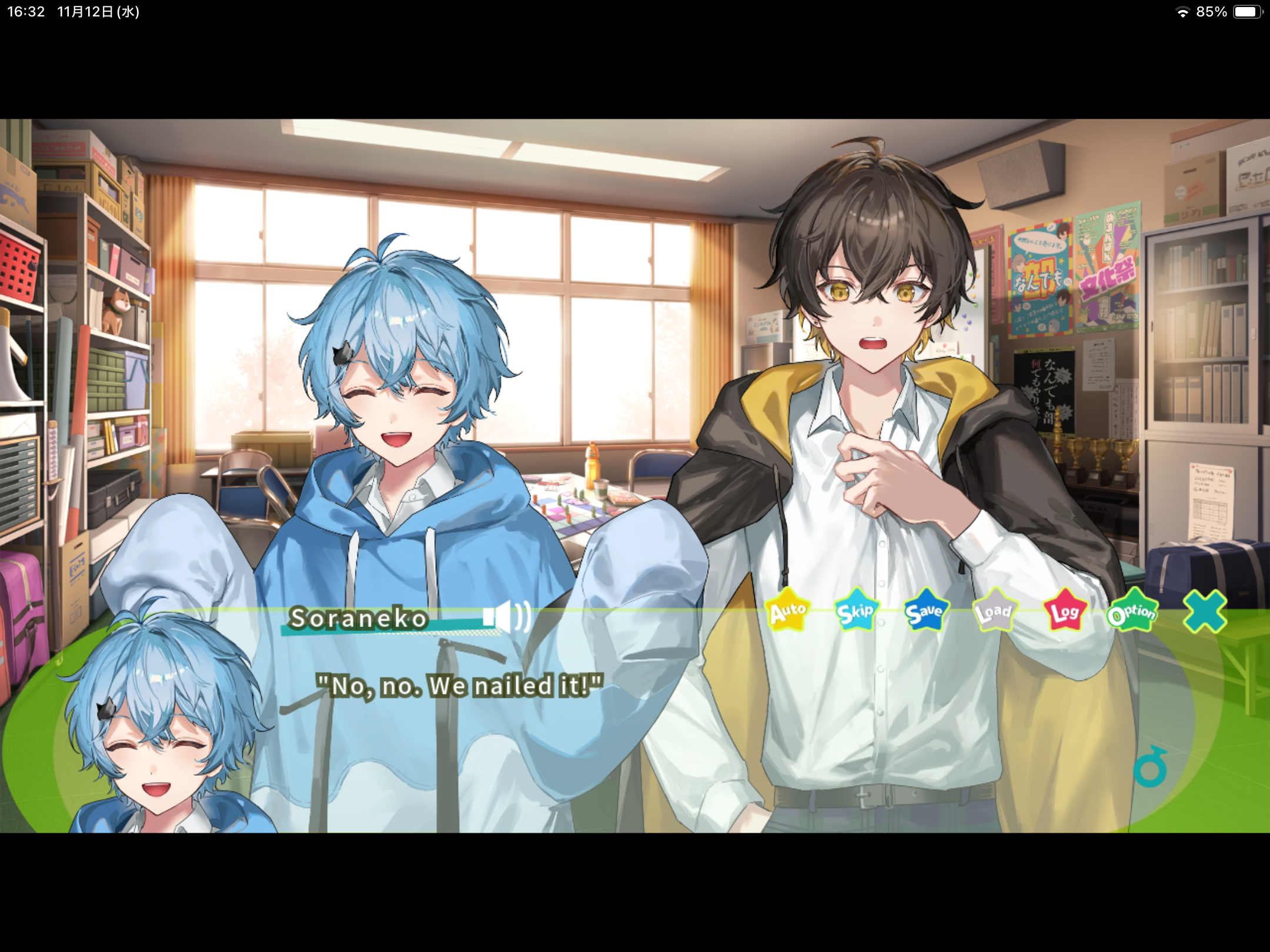
Task: Open the Option settings
Action: 1134,613
